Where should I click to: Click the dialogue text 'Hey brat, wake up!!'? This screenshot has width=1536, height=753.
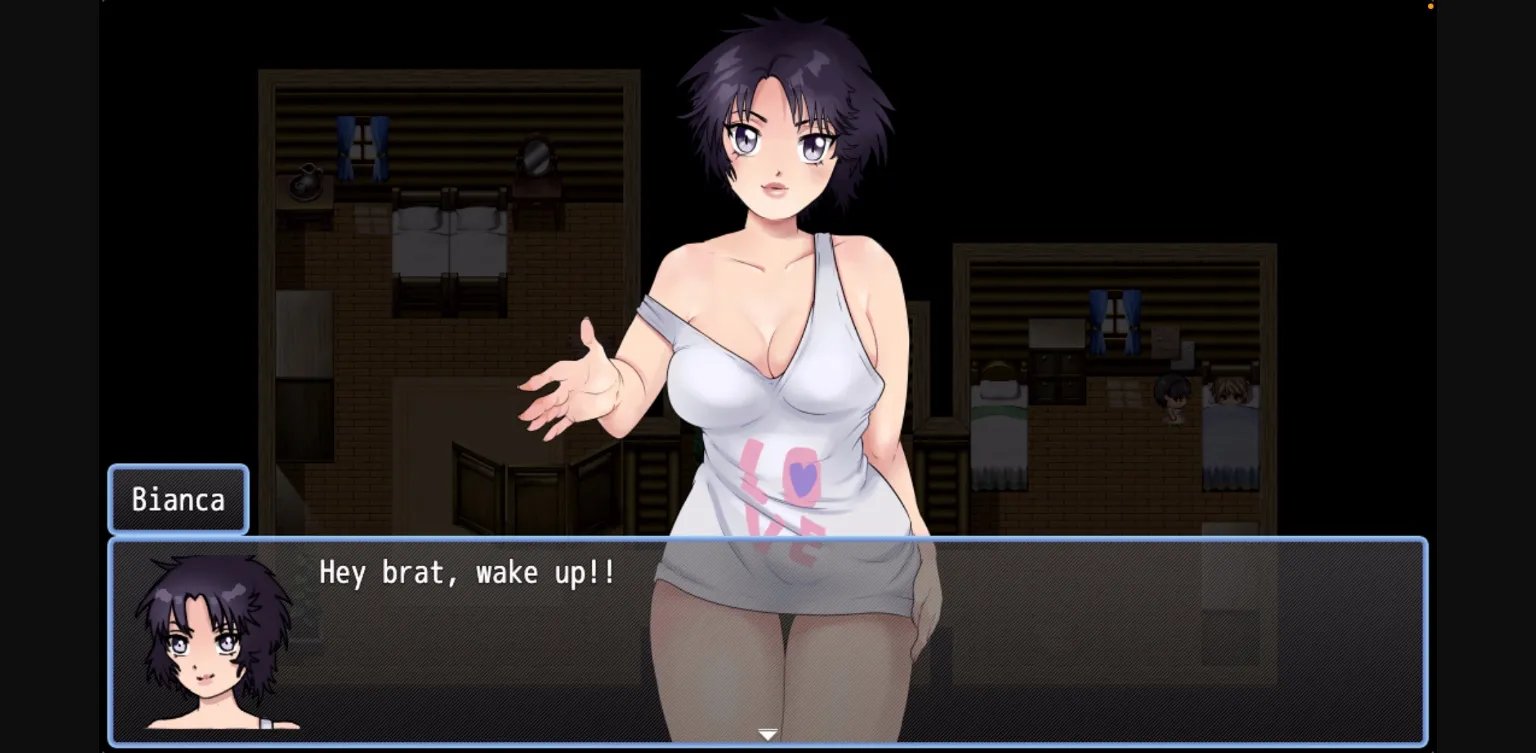click(465, 573)
